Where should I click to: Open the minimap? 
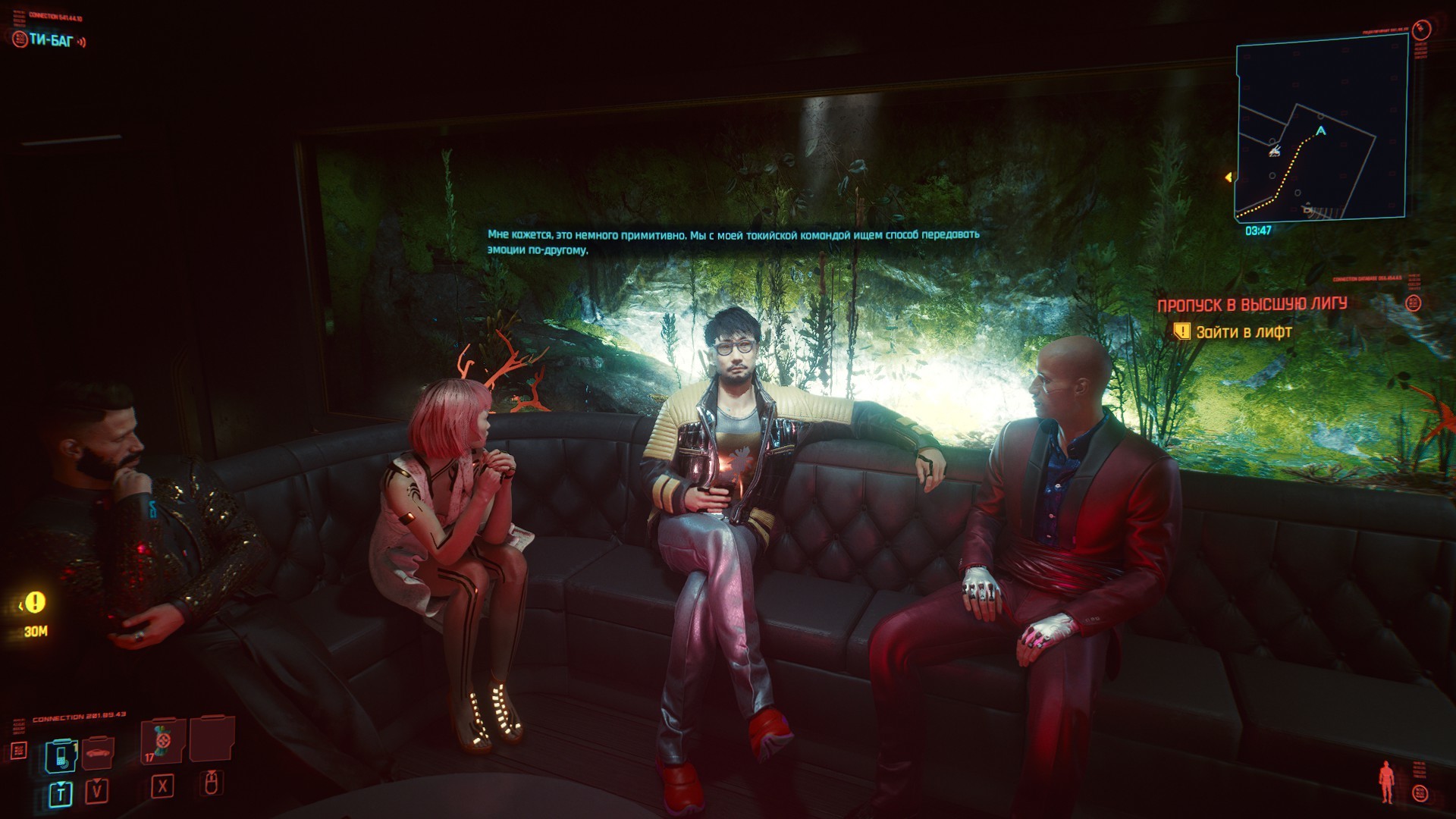tap(1320, 129)
